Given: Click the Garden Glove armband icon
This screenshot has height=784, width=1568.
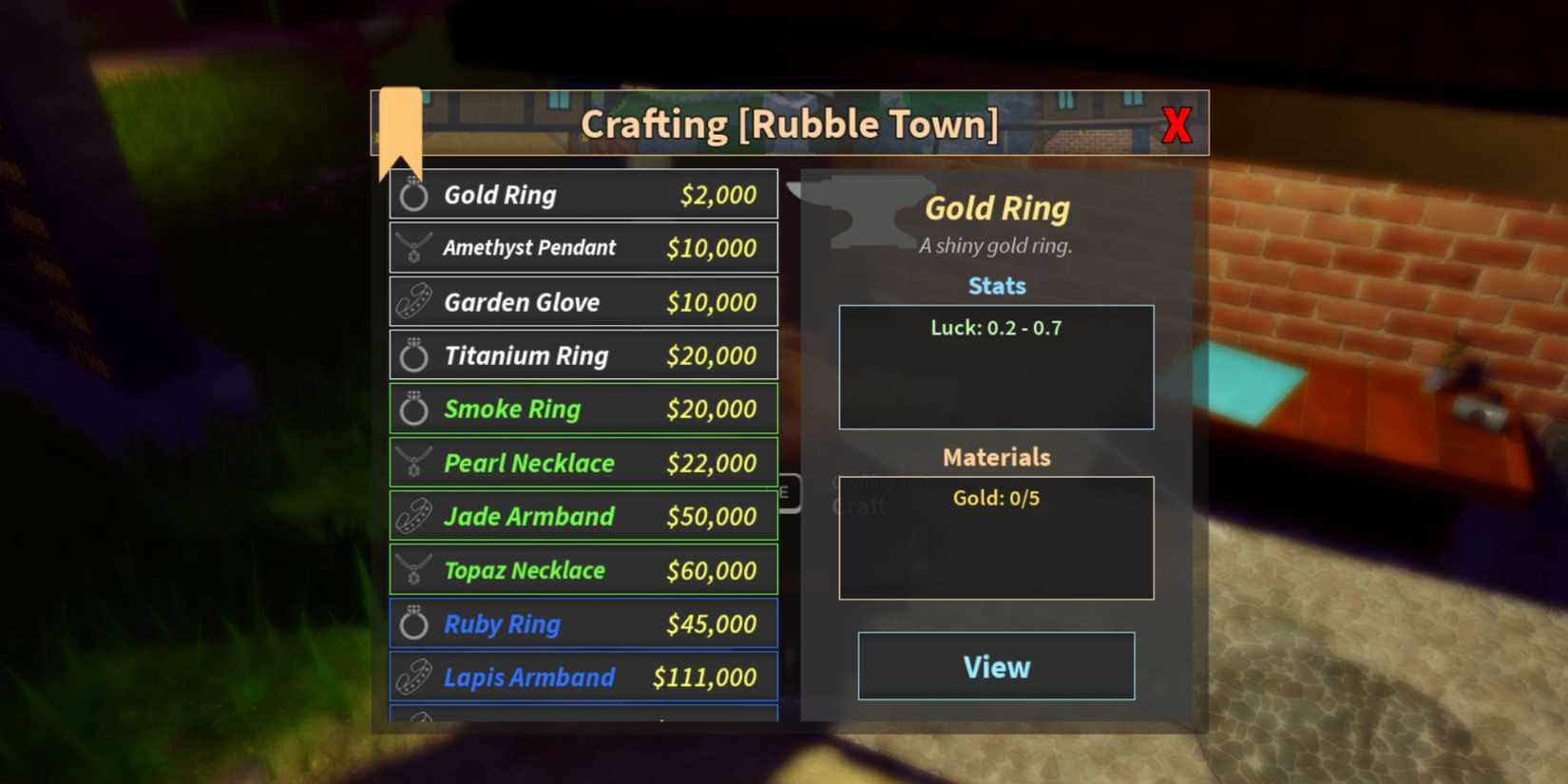Looking at the screenshot, I should (413, 302).
